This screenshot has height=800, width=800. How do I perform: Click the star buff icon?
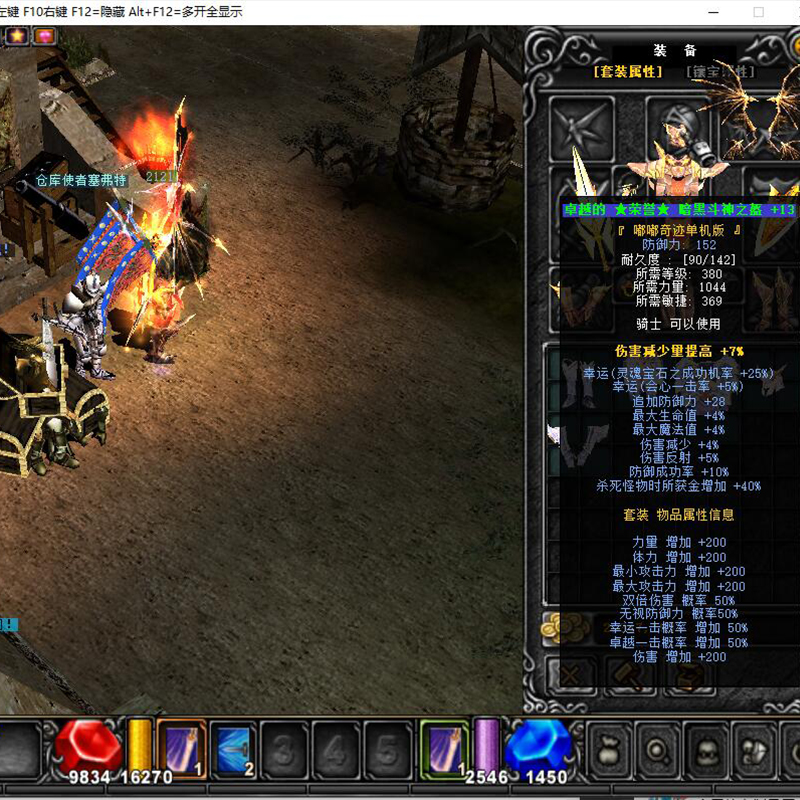click(18, 36)
